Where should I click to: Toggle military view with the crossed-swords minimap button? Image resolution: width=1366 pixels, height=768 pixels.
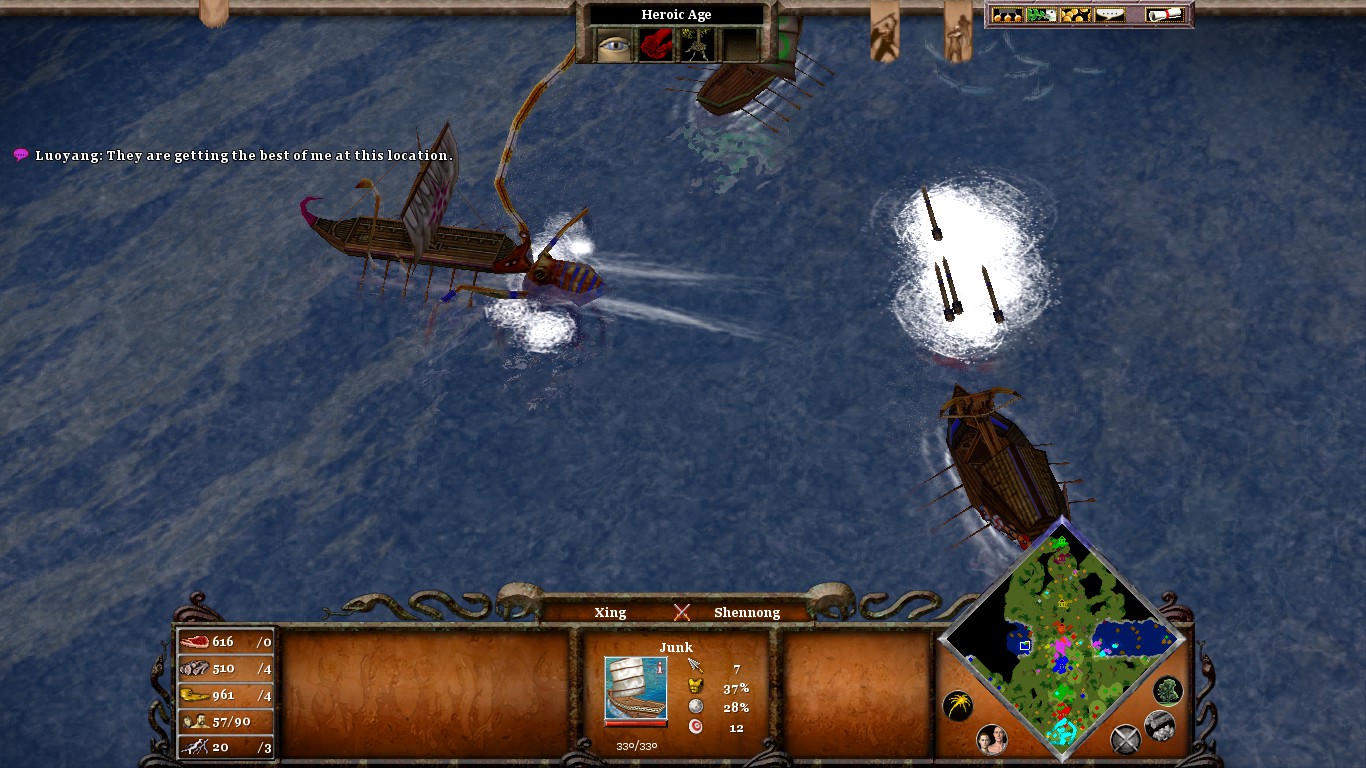1125,740
